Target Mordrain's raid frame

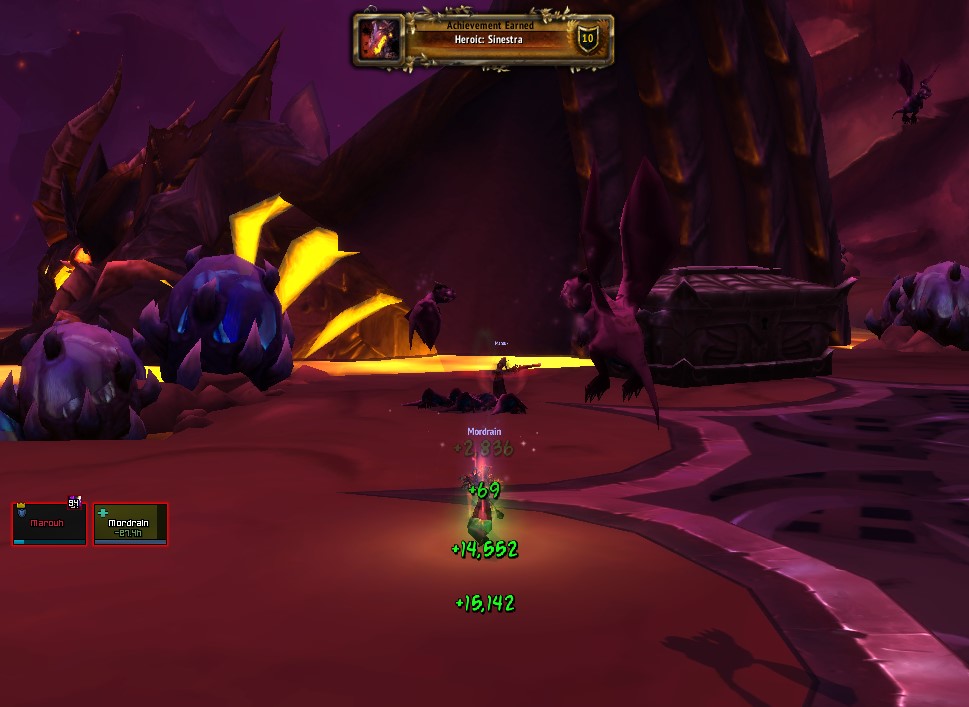(130, 524)
